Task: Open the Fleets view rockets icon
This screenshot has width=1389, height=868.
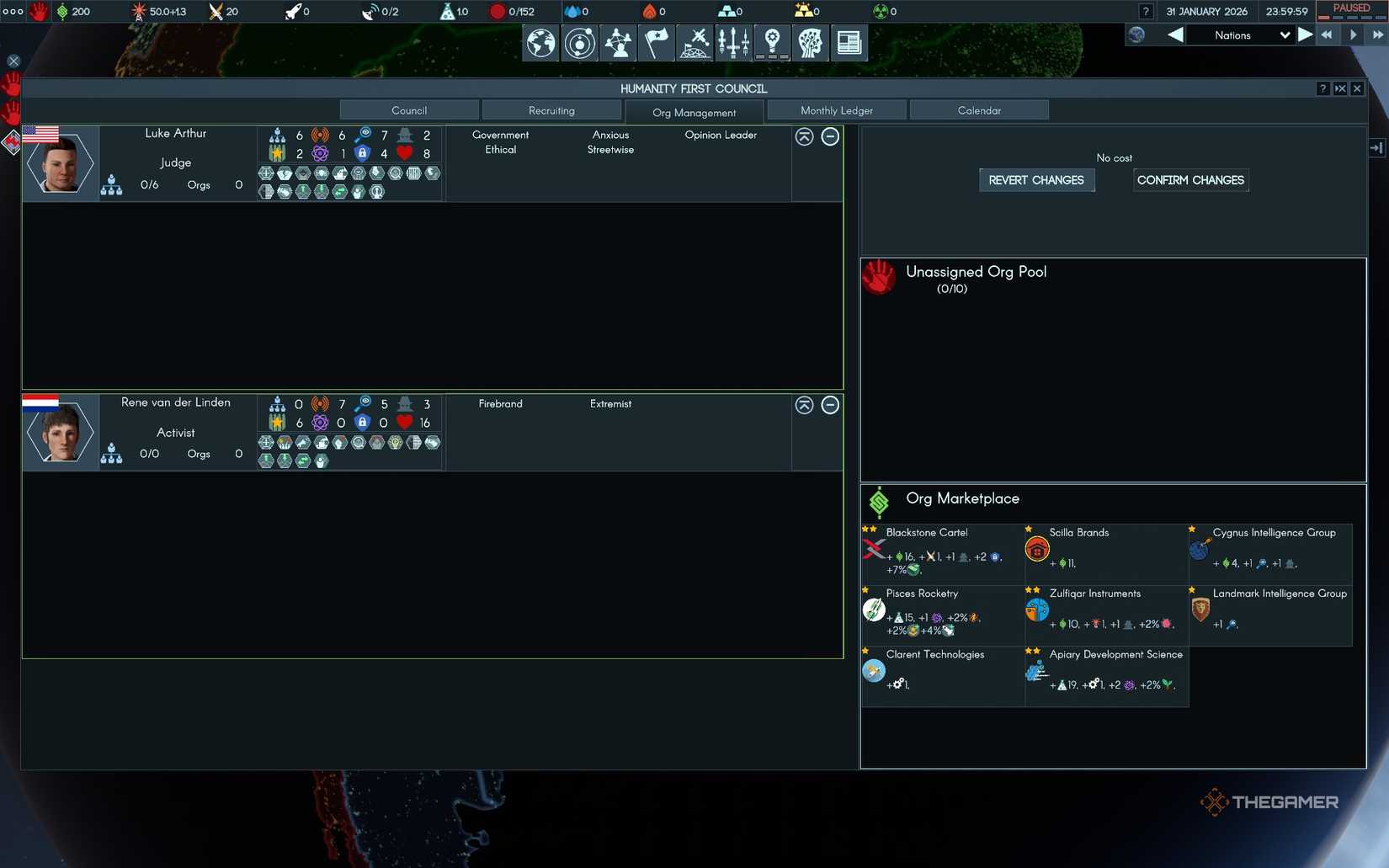Action: [733, 43]
